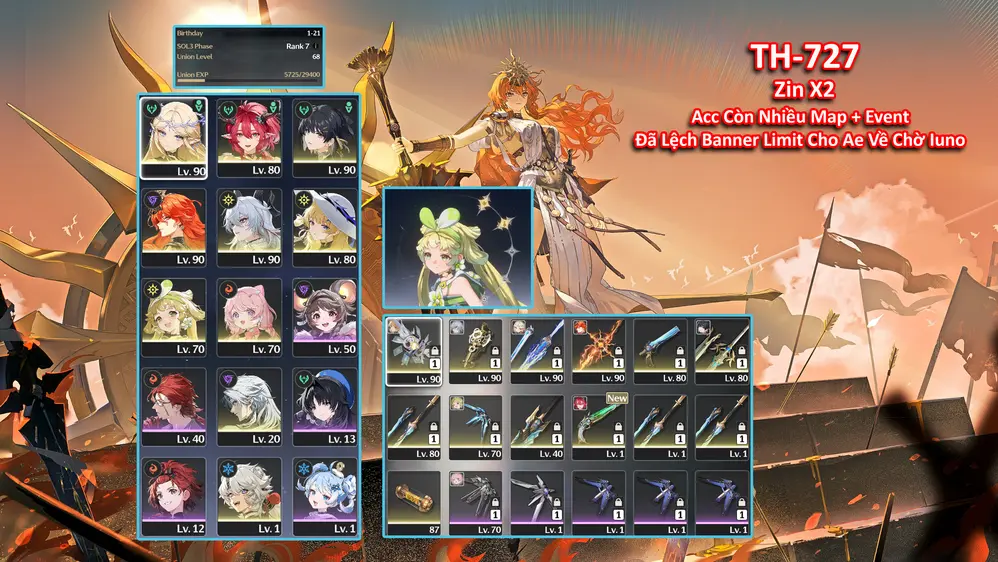Select the highlighted Lv. 90 weapon slot
Image resolution: width=998 pixels, height=562 pixels.
point(413,351)
